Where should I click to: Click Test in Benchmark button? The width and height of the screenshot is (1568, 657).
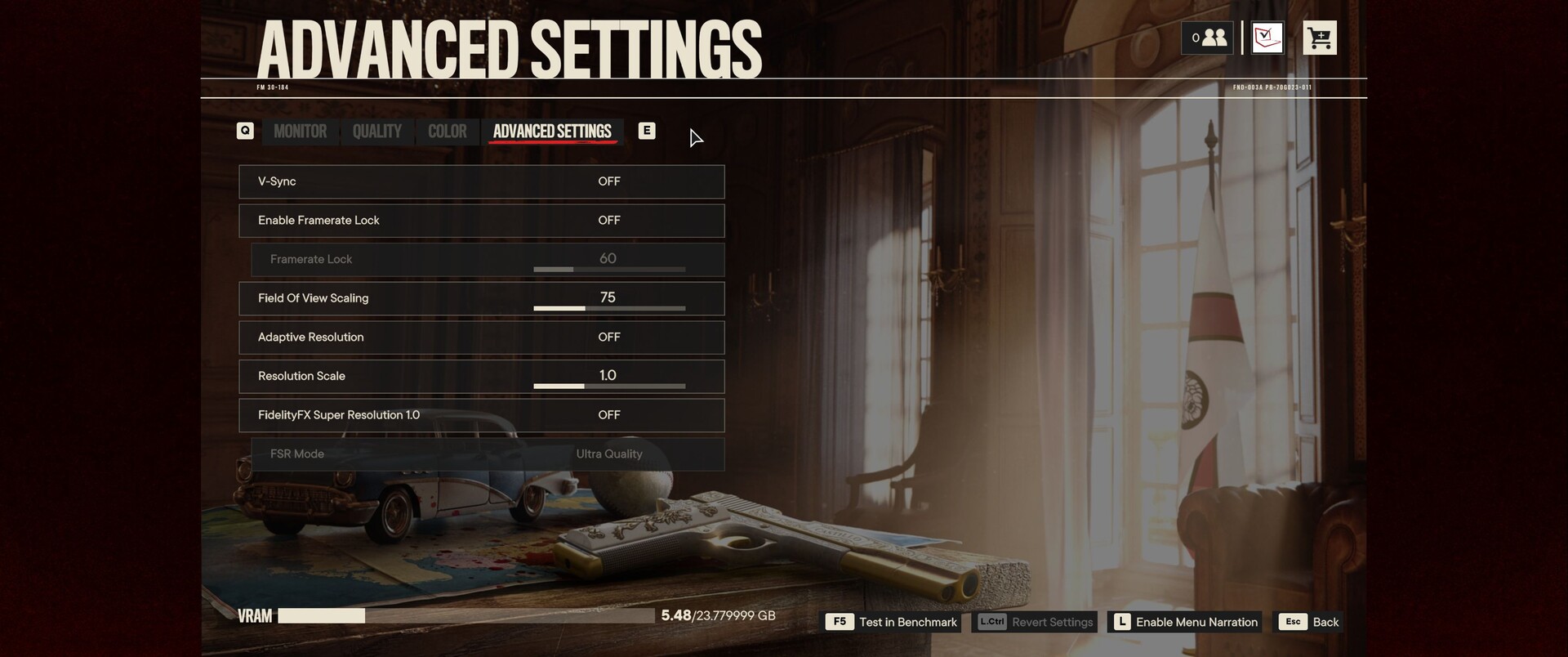(x=892, y=622)
